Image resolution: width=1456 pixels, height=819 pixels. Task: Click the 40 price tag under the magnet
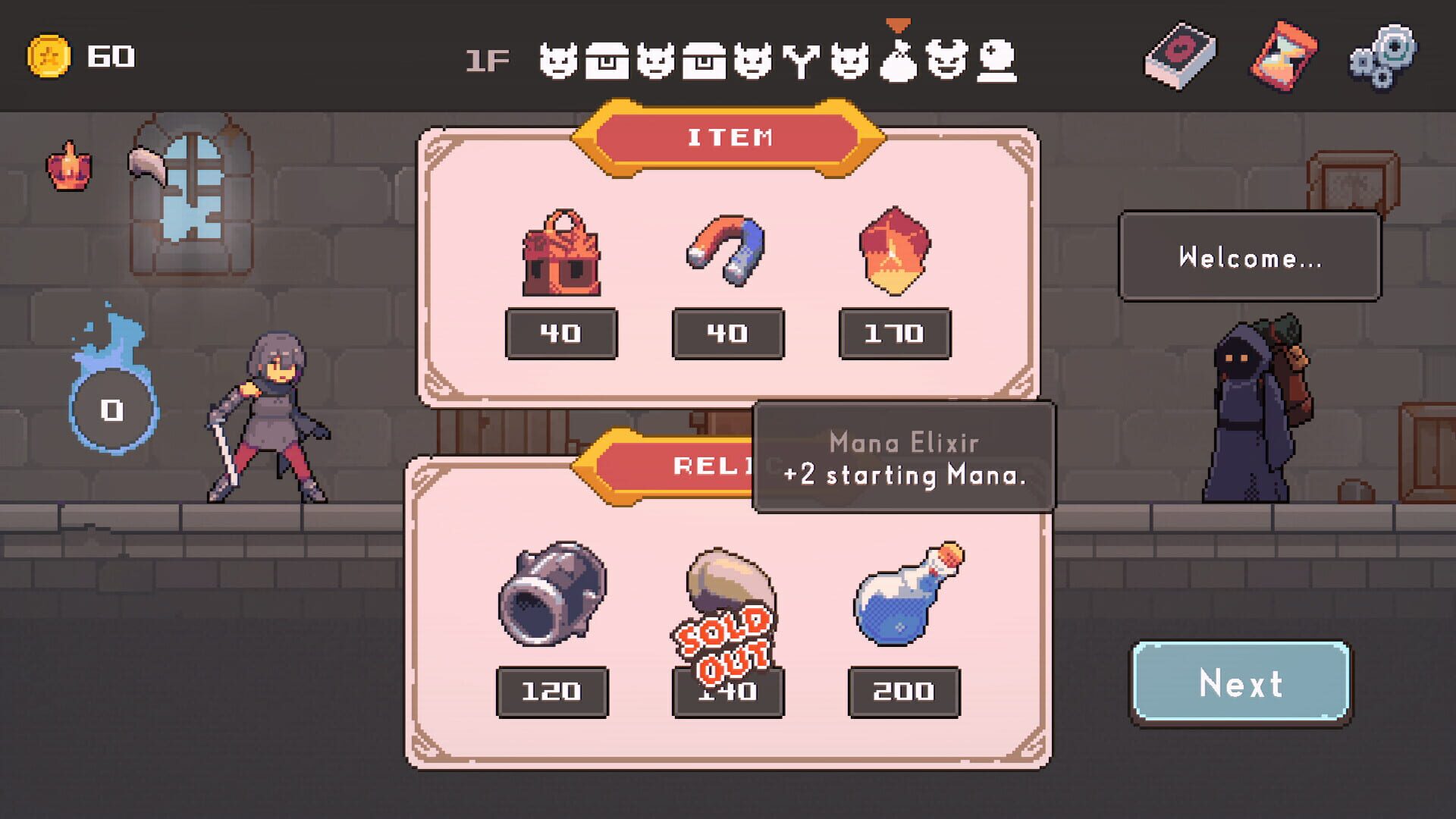click(726, 334)
